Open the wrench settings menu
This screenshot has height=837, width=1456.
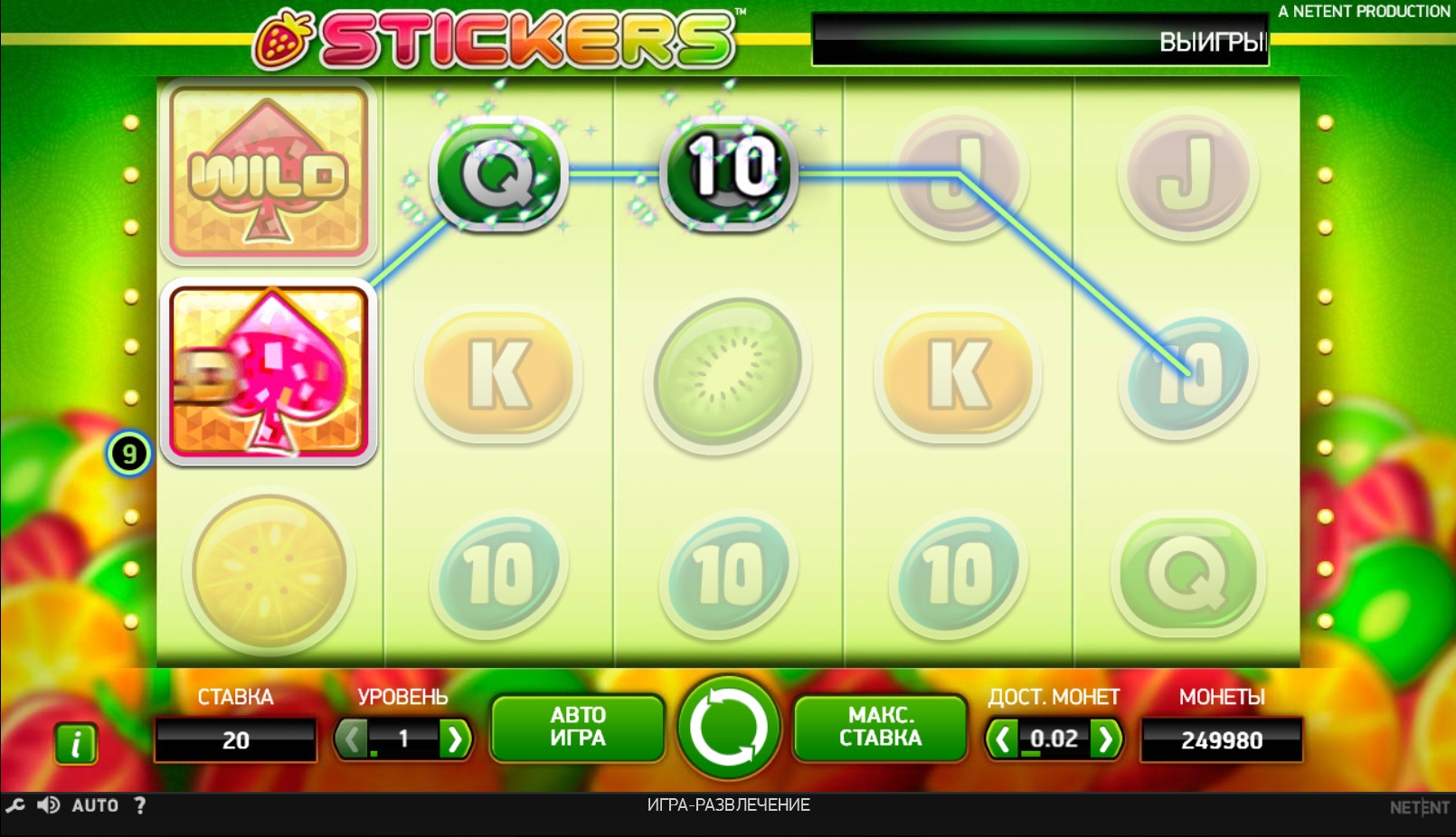15,805
